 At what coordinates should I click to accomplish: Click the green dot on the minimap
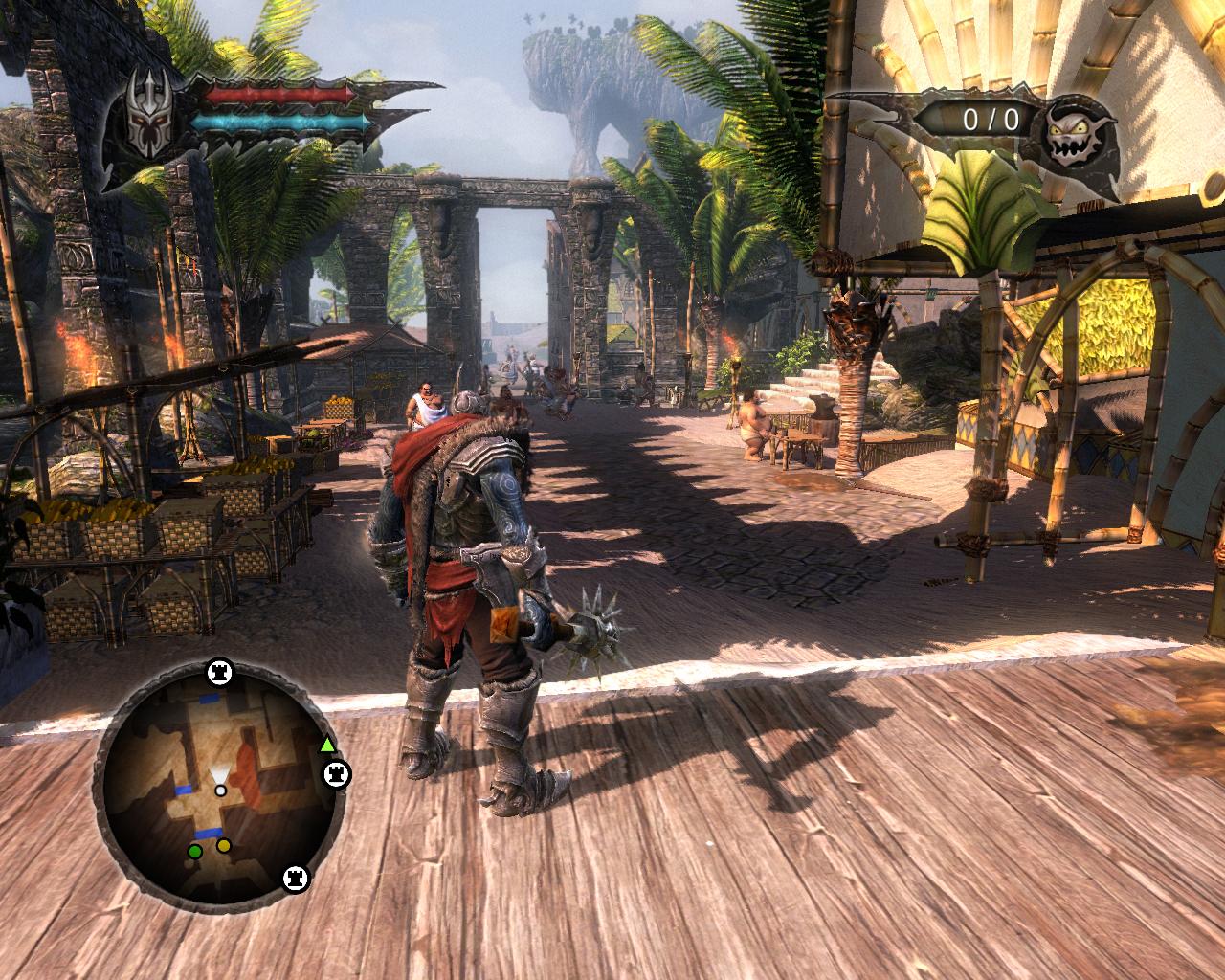point(195,851)
